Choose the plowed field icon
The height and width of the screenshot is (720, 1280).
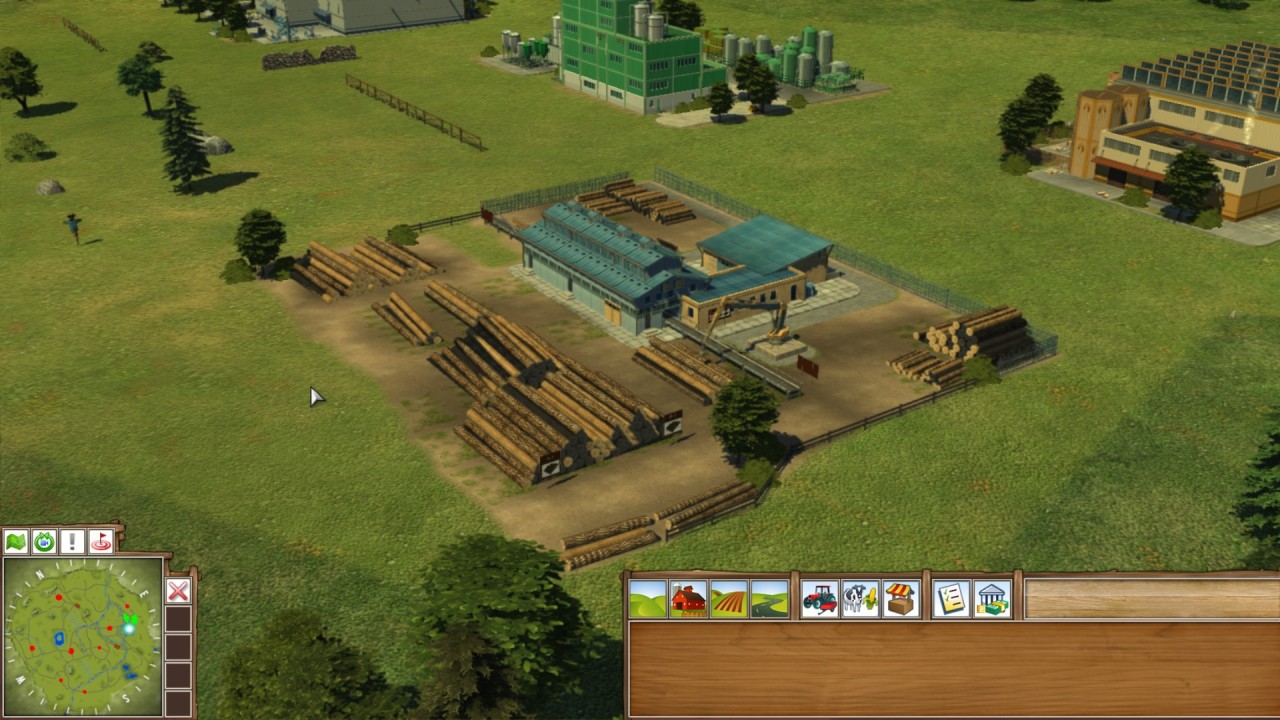[729, 599]
